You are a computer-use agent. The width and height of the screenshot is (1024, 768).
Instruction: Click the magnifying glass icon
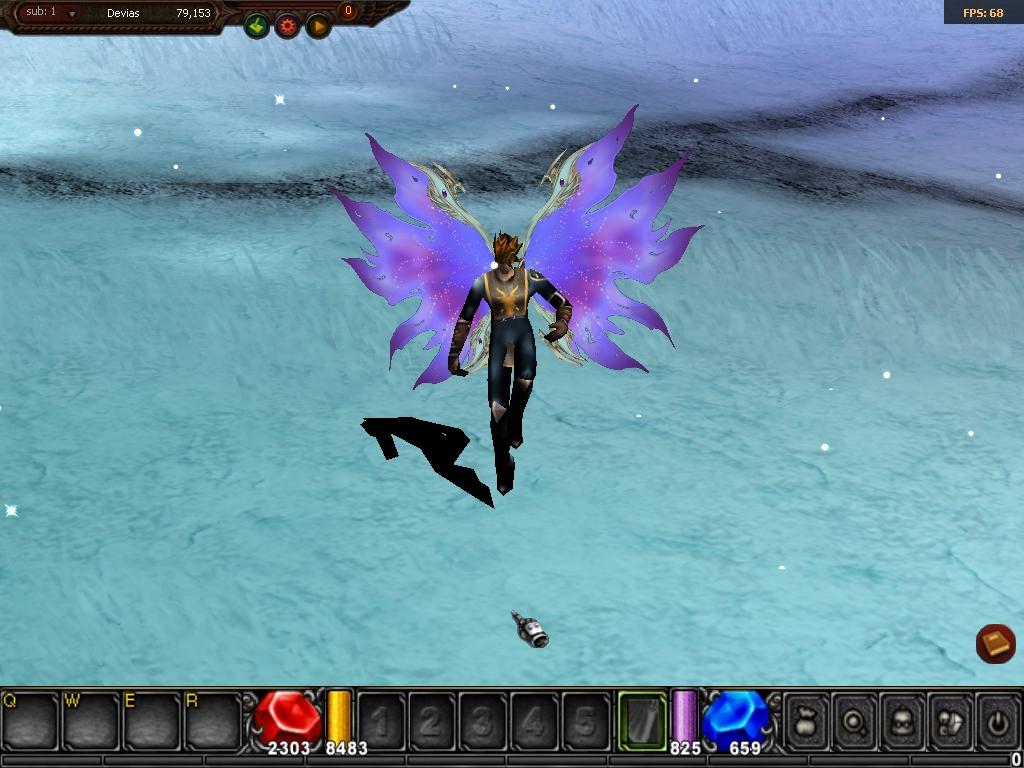pyautogui.click(x=855, y=721)
